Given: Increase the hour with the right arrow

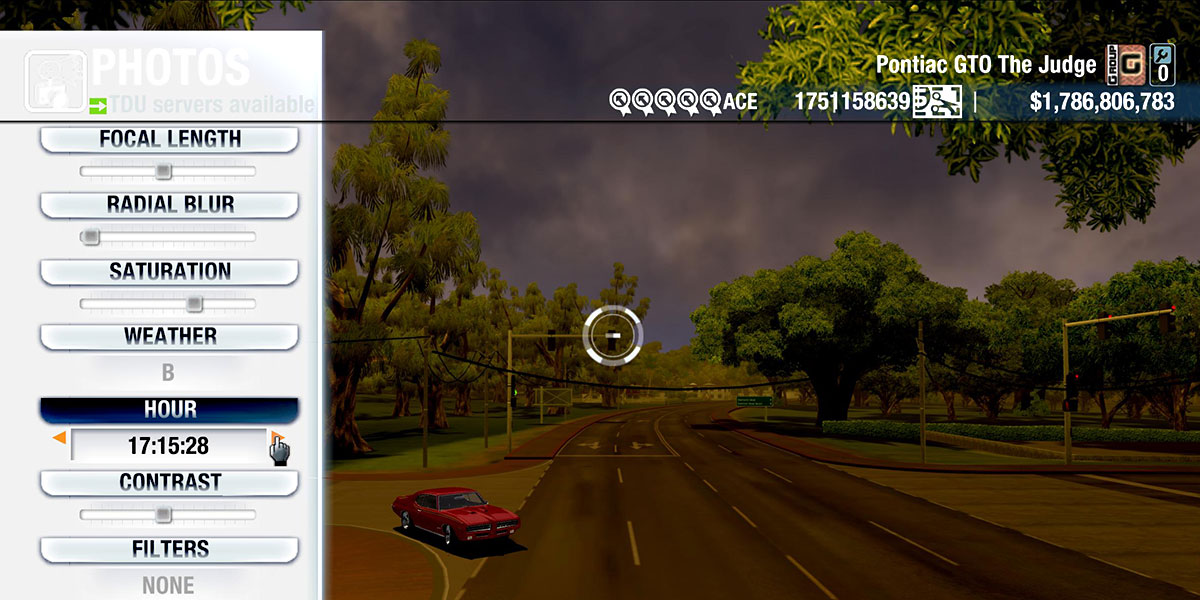Looking at the screenshot, I should (277, 439).
